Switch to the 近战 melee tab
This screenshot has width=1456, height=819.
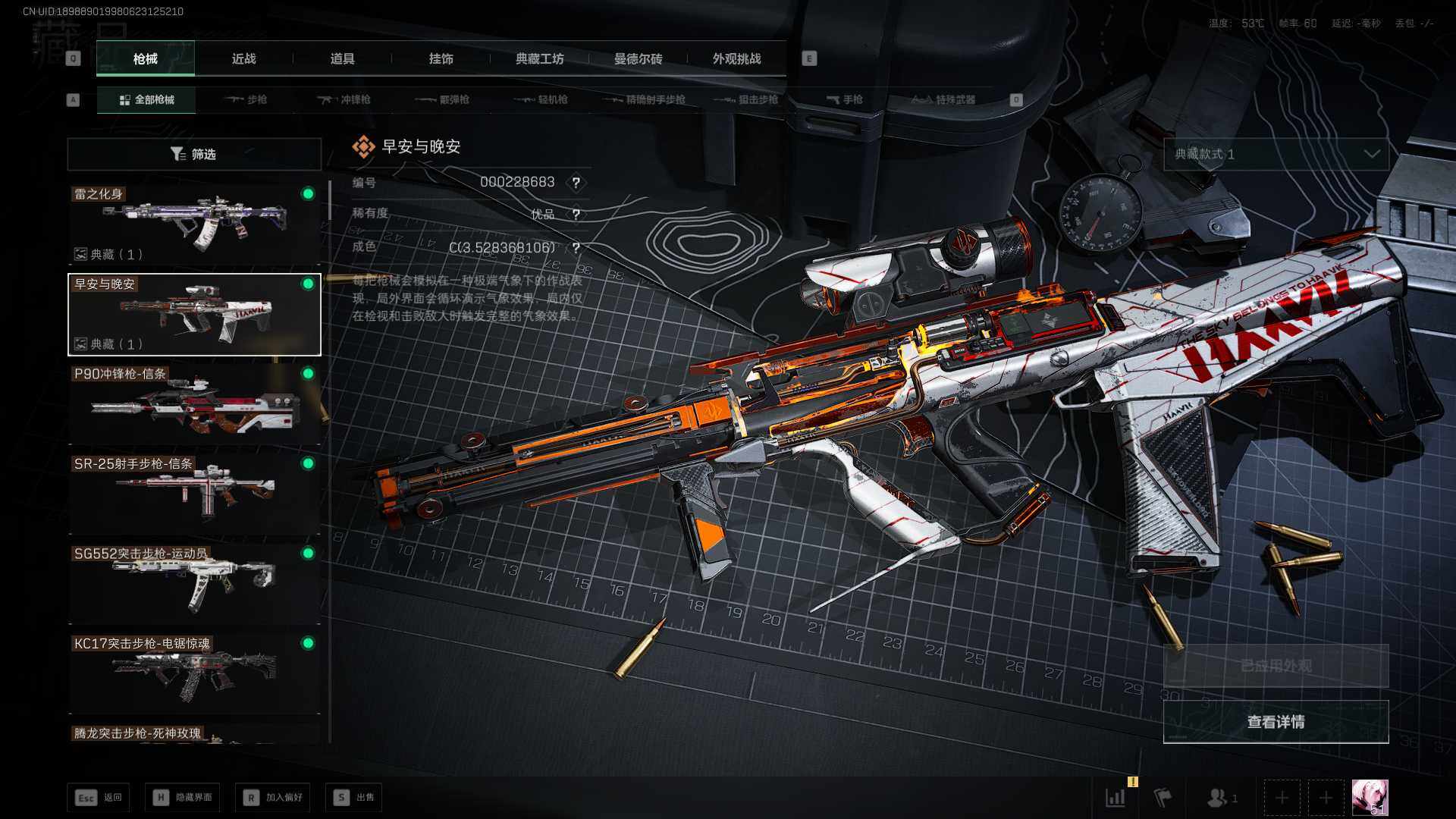pyautogui.click(x=243, y=59)
